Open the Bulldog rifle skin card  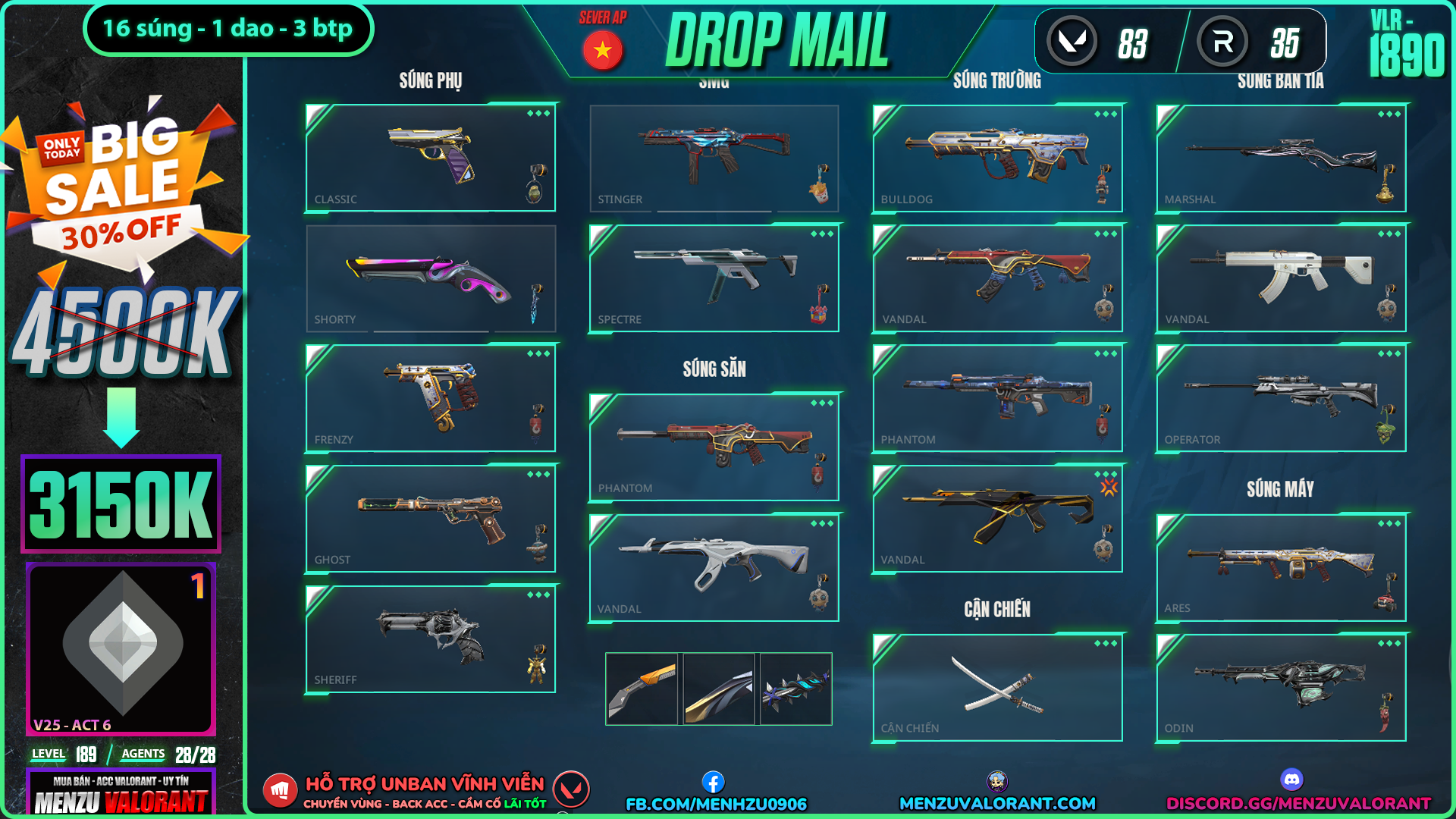[x=997, y=158]
